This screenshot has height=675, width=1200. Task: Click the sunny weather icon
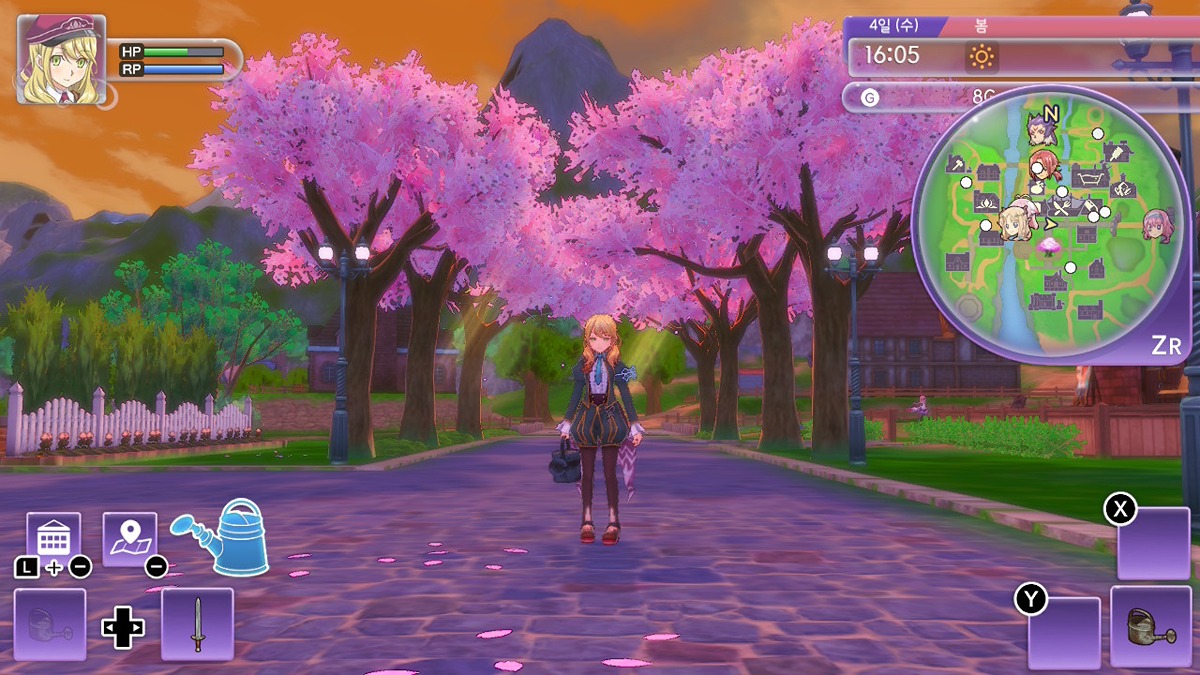point(981,57)
